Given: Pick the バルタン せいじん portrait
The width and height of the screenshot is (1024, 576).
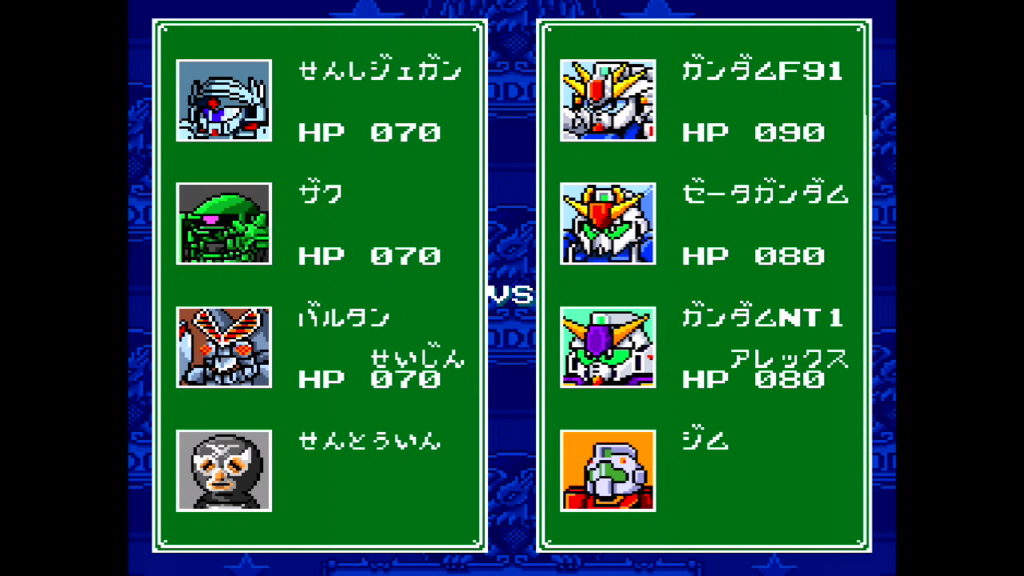Looking at the screenshot, I should (x=224, y=347).
